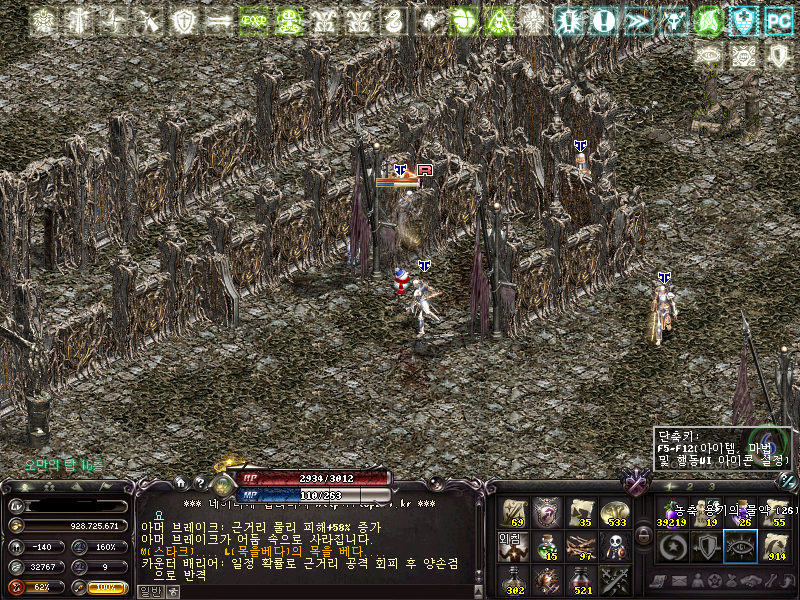The image size is (800, 600).
Task: Activate the shield skill in the hotbar
Action: pyautogui.click(x=706, y=545)
